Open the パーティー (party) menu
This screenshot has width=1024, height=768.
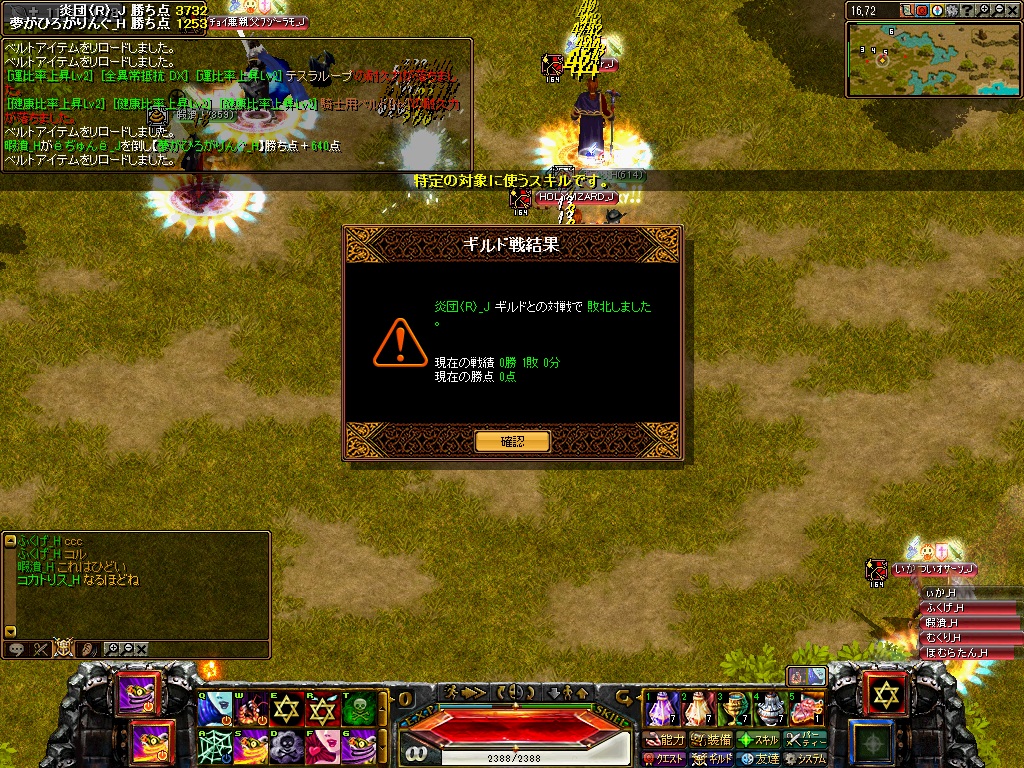point(806,740)
